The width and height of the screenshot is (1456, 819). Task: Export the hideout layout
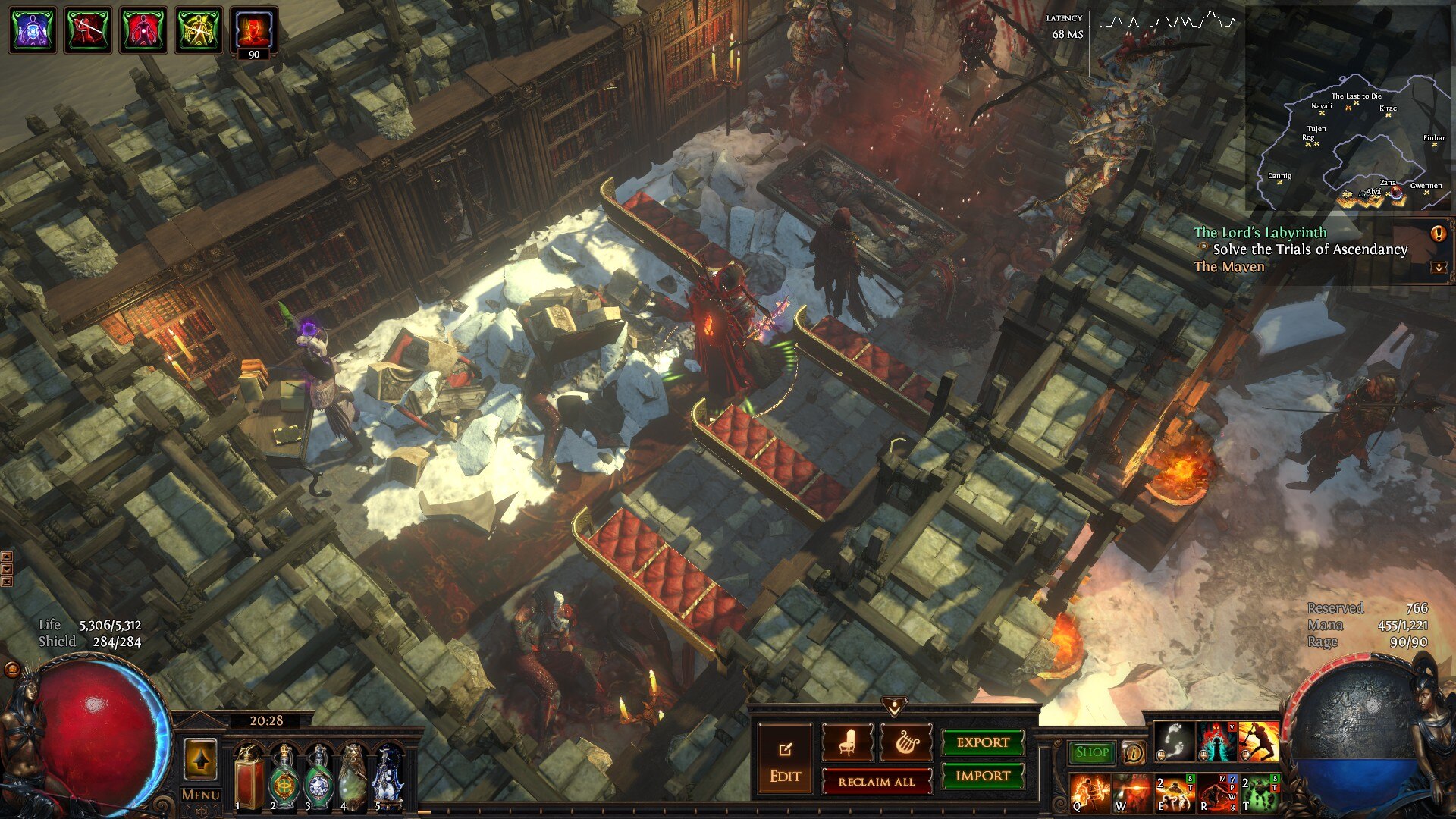click(983, 742)
